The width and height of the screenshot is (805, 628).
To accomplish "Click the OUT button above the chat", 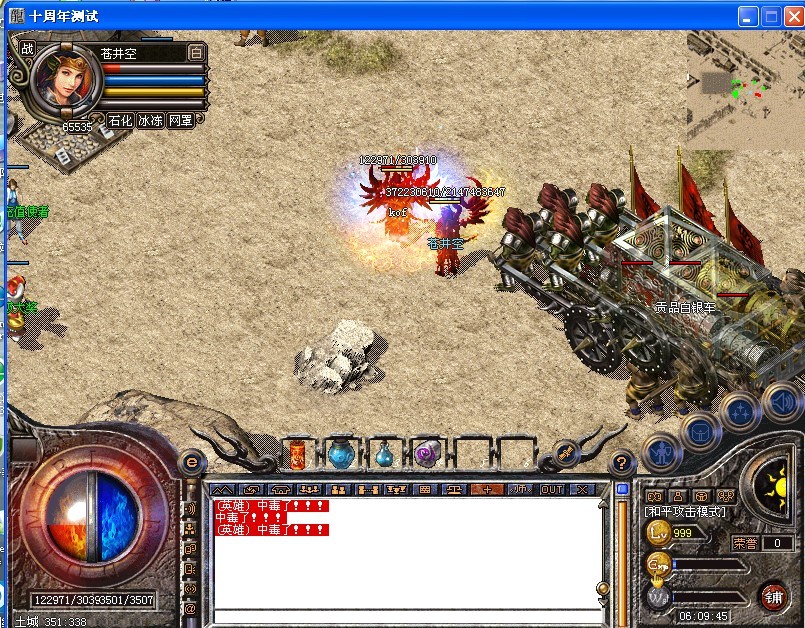I will point(552,490).
